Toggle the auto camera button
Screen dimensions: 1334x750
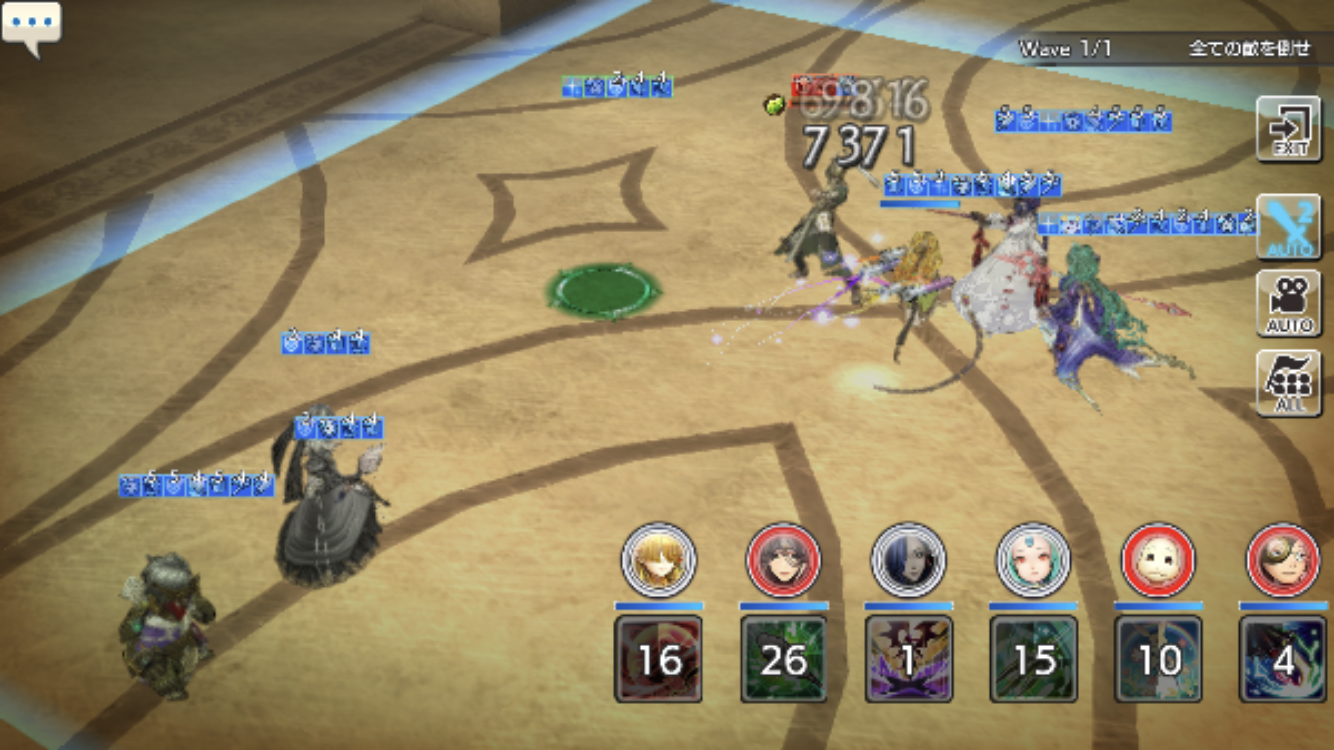tap(1288, 303)
